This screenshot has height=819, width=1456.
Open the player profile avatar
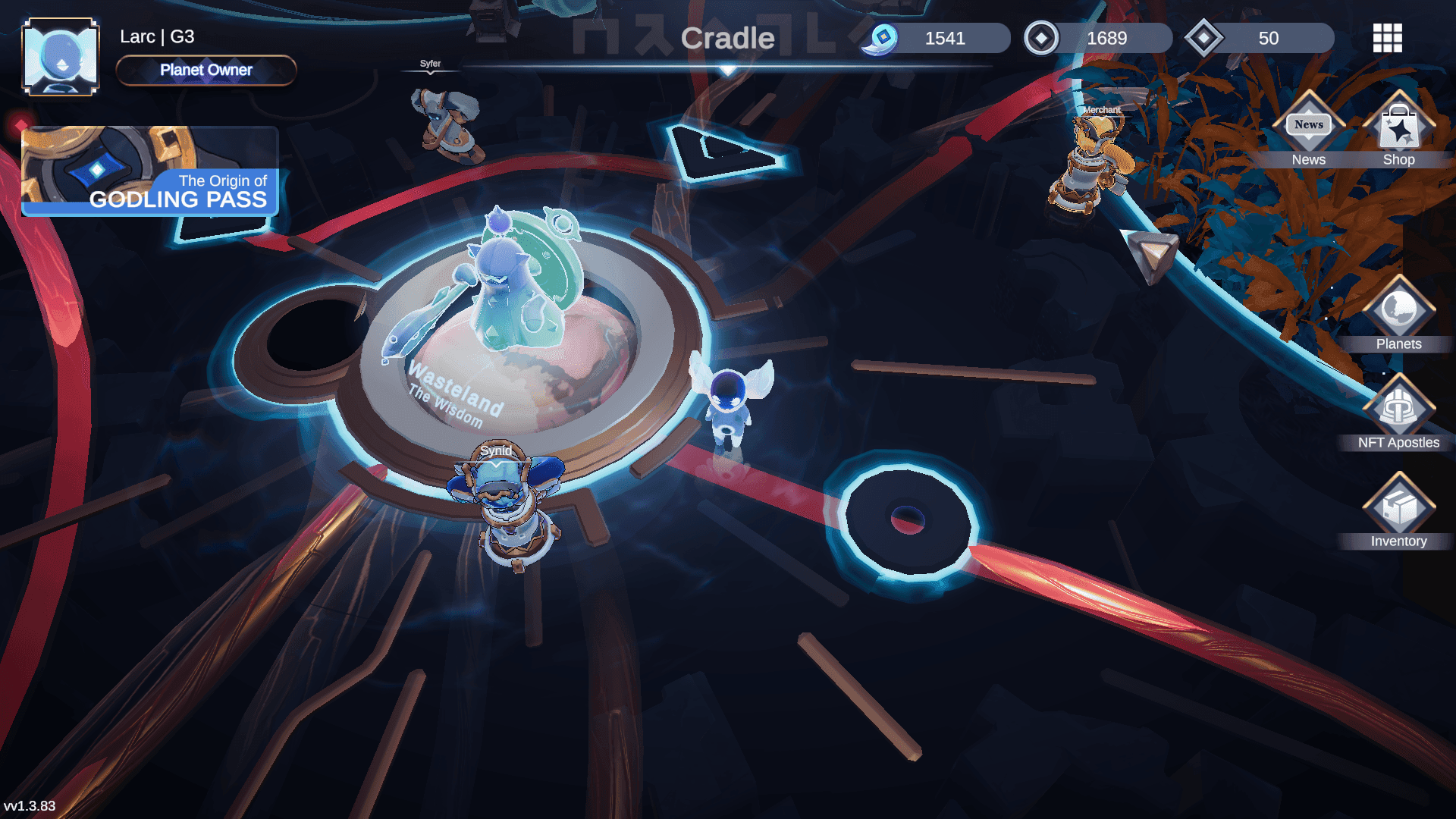(x=61, y=57)
